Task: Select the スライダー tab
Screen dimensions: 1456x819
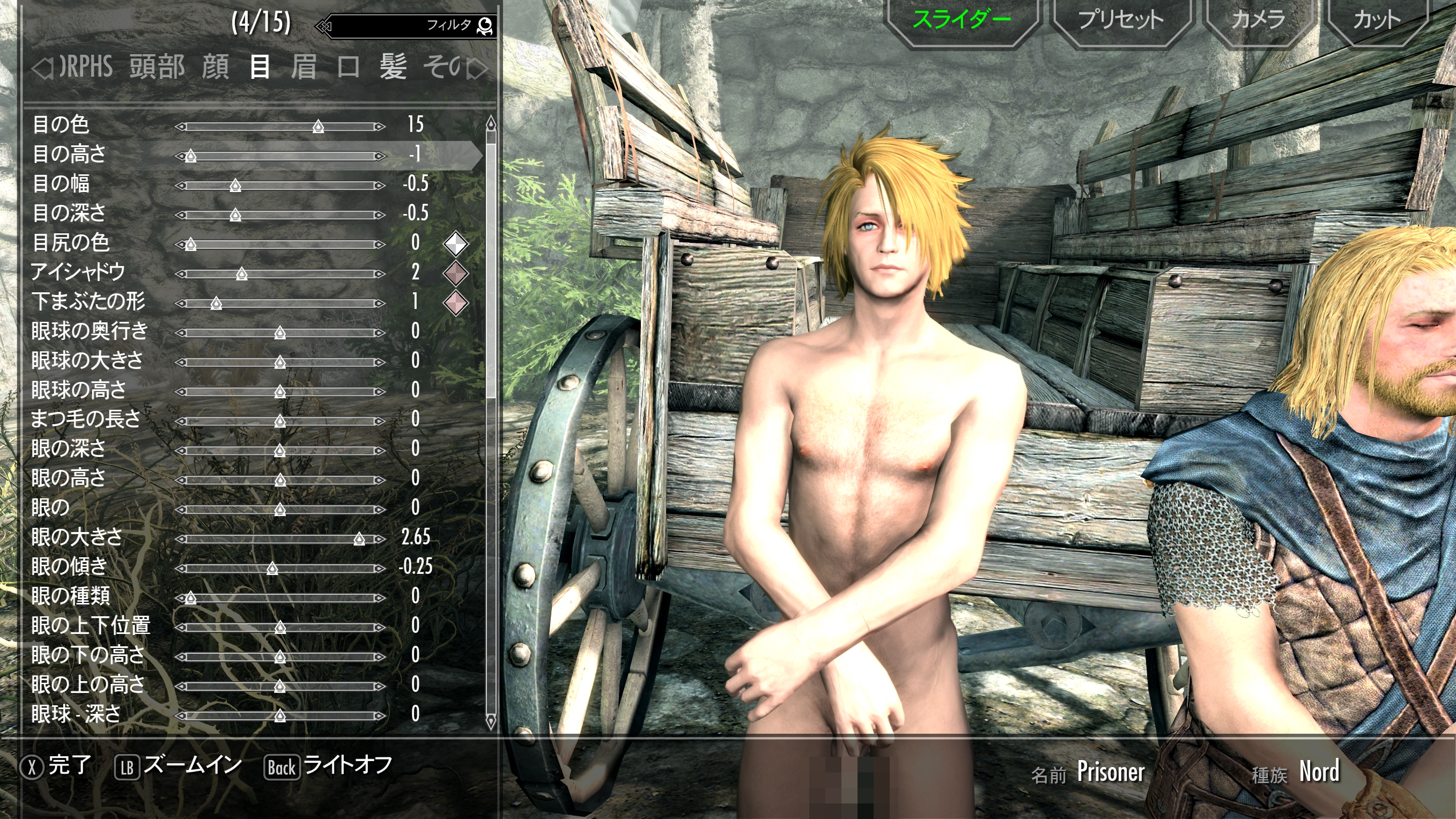Action: (x=962, y=20)
